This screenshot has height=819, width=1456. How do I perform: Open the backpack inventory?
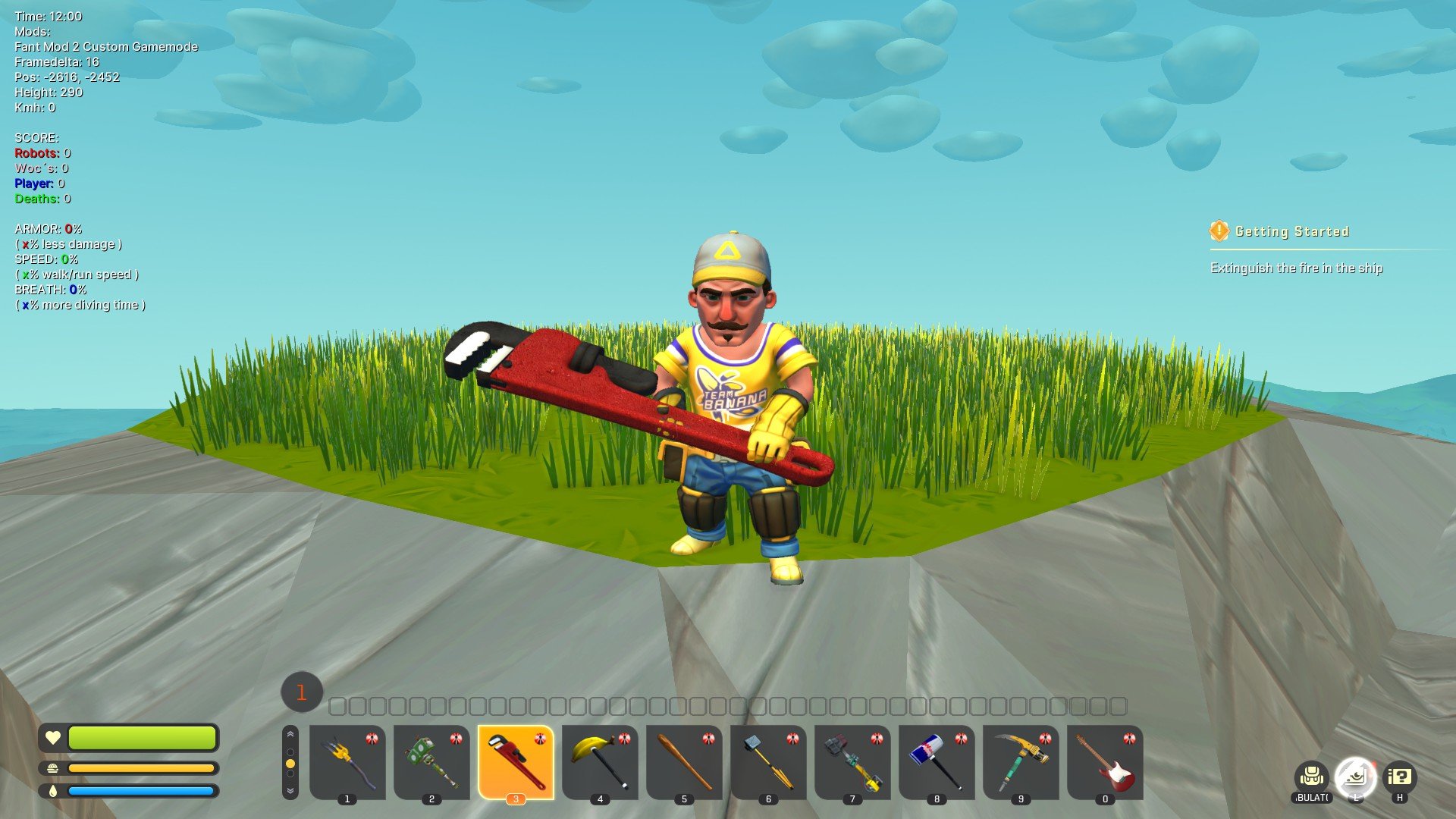tap(1311, 777)
